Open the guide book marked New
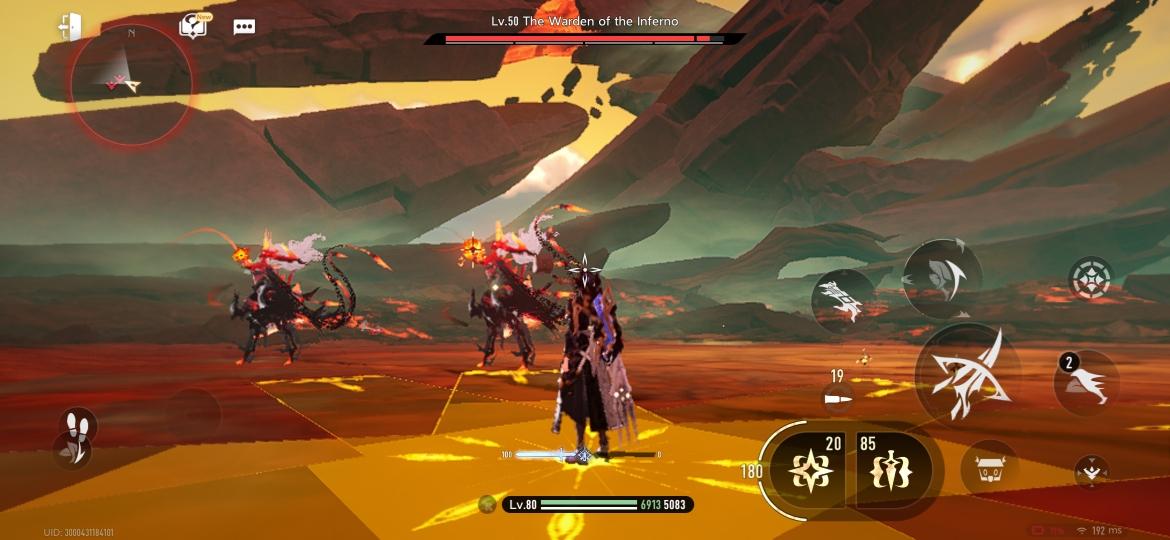 pos(192,27)
